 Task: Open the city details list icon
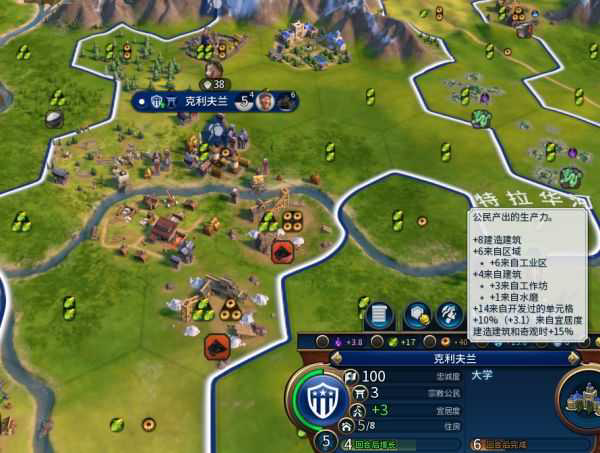pos(379,314)
